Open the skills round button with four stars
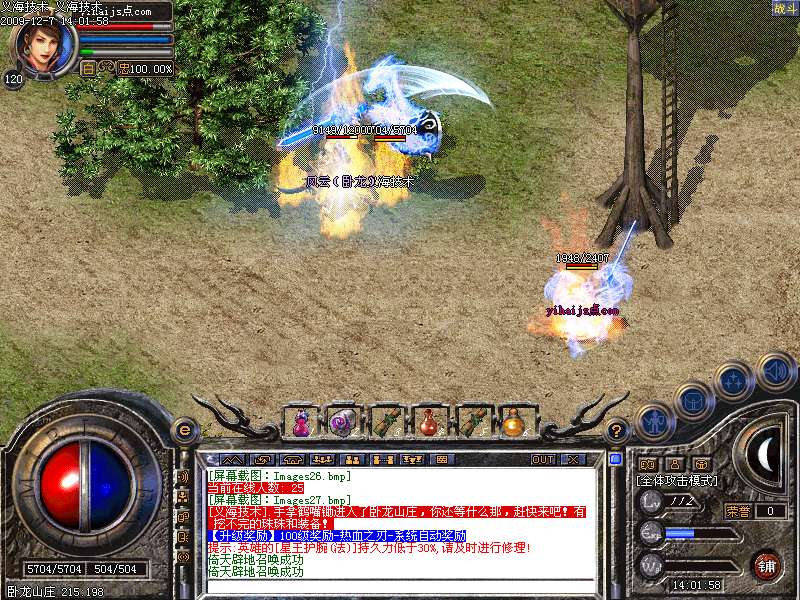Image resolution: width=800 pixels, height=600 pixels. [x=734, y=381]
